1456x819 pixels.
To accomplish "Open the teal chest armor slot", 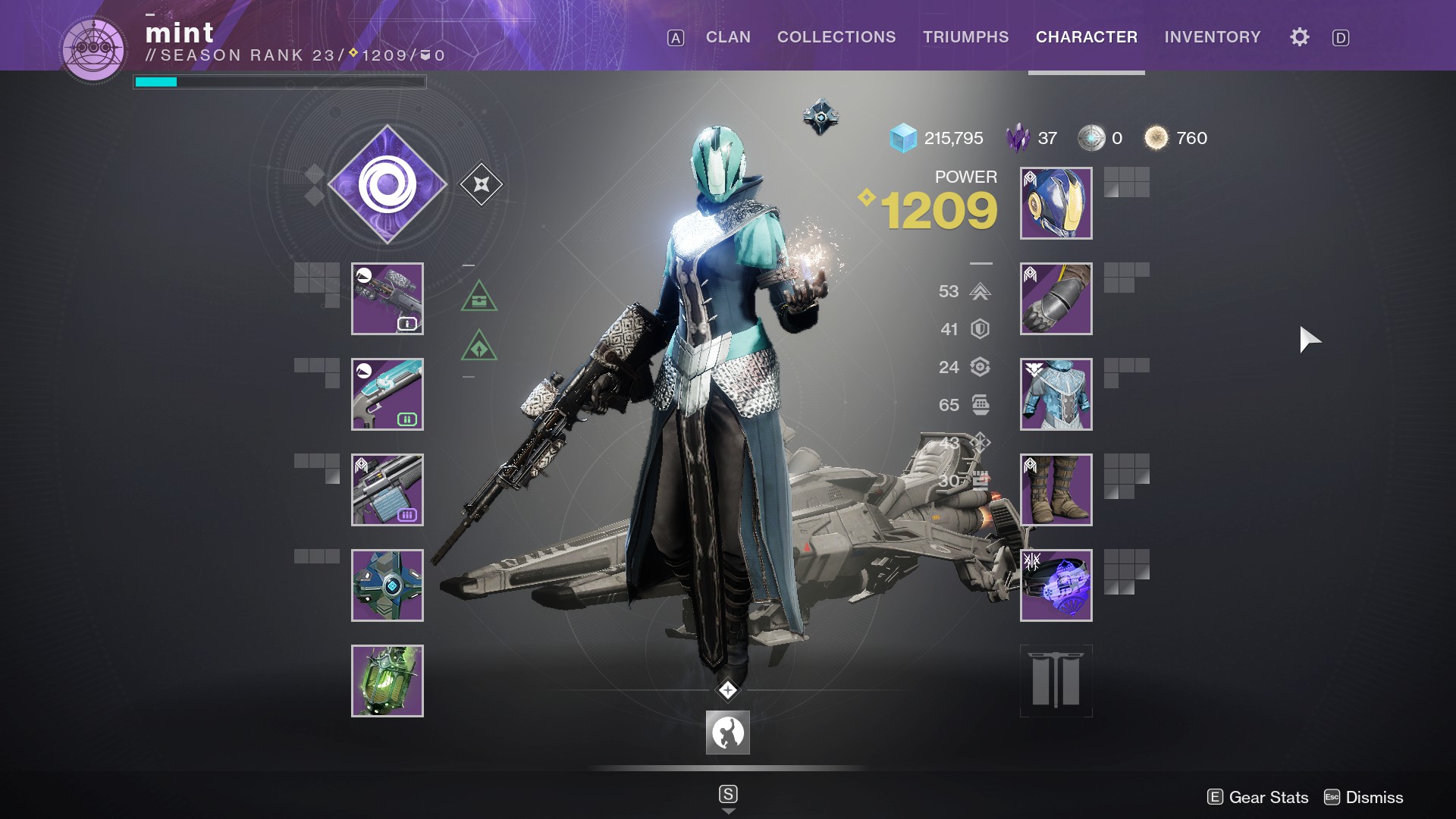I will point(1056,394).
